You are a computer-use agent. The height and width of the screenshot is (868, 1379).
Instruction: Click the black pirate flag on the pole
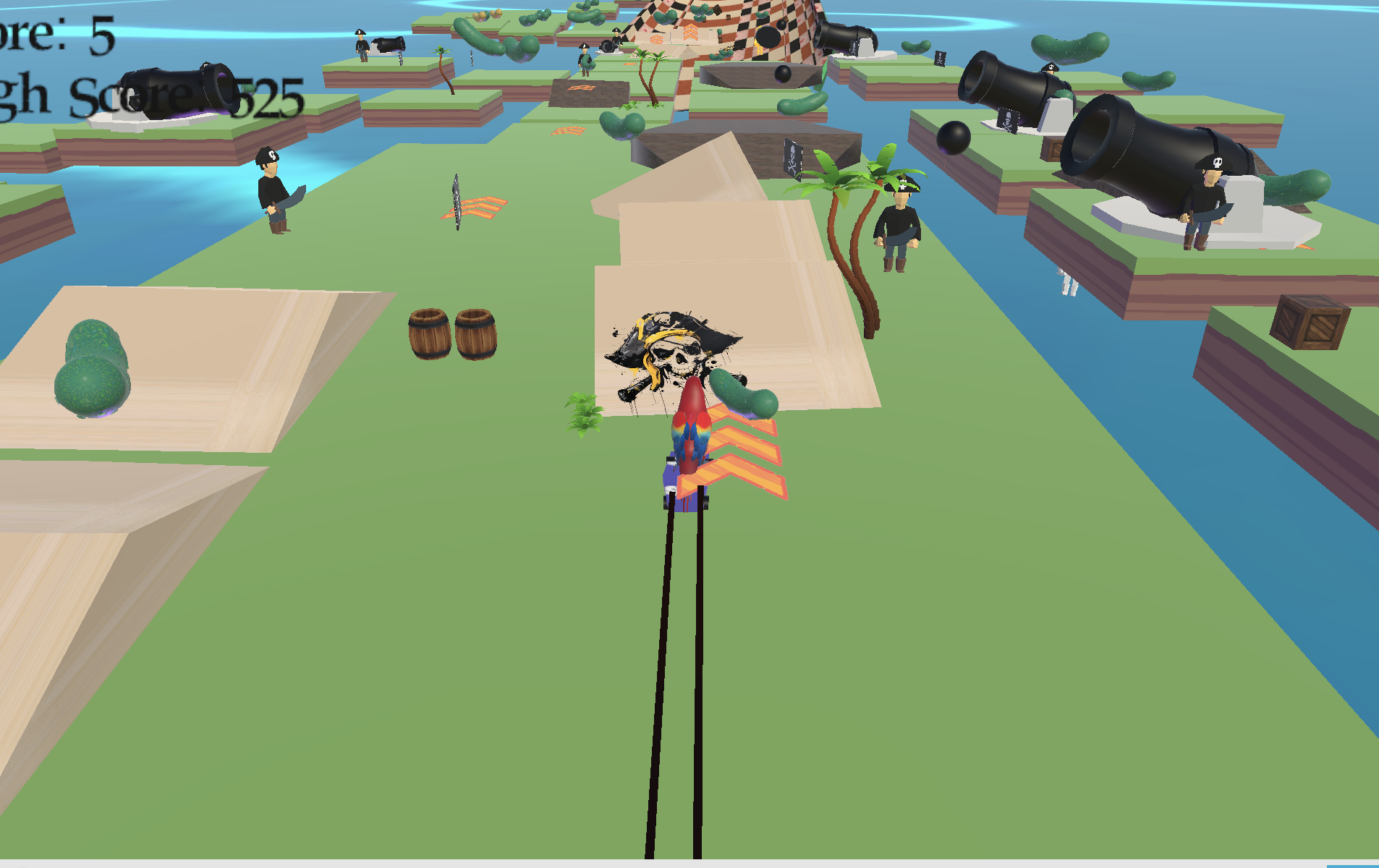[x=792, y=159]
